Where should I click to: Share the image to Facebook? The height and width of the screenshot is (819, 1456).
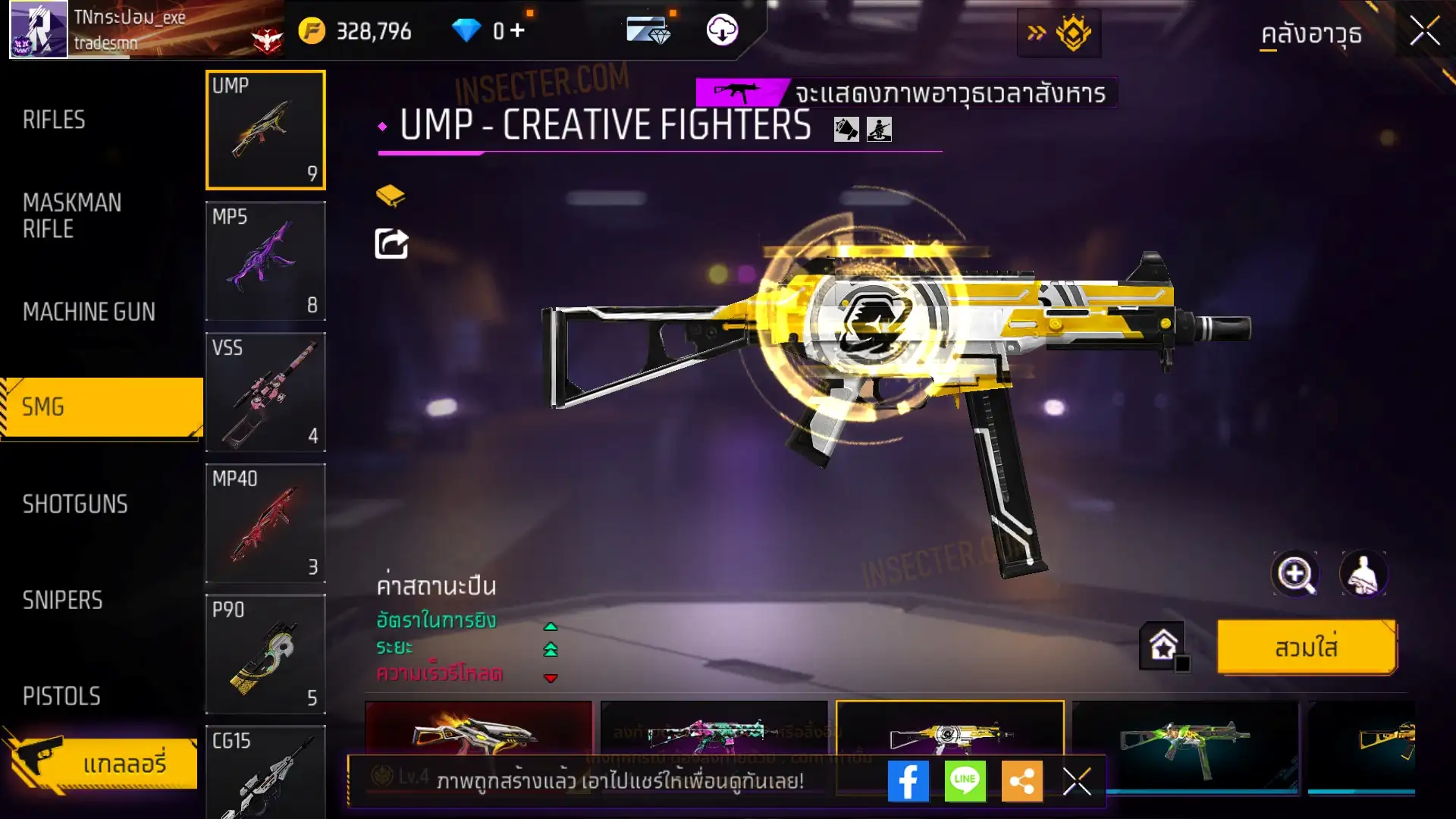pyautogui.click(x=908, y=781)
